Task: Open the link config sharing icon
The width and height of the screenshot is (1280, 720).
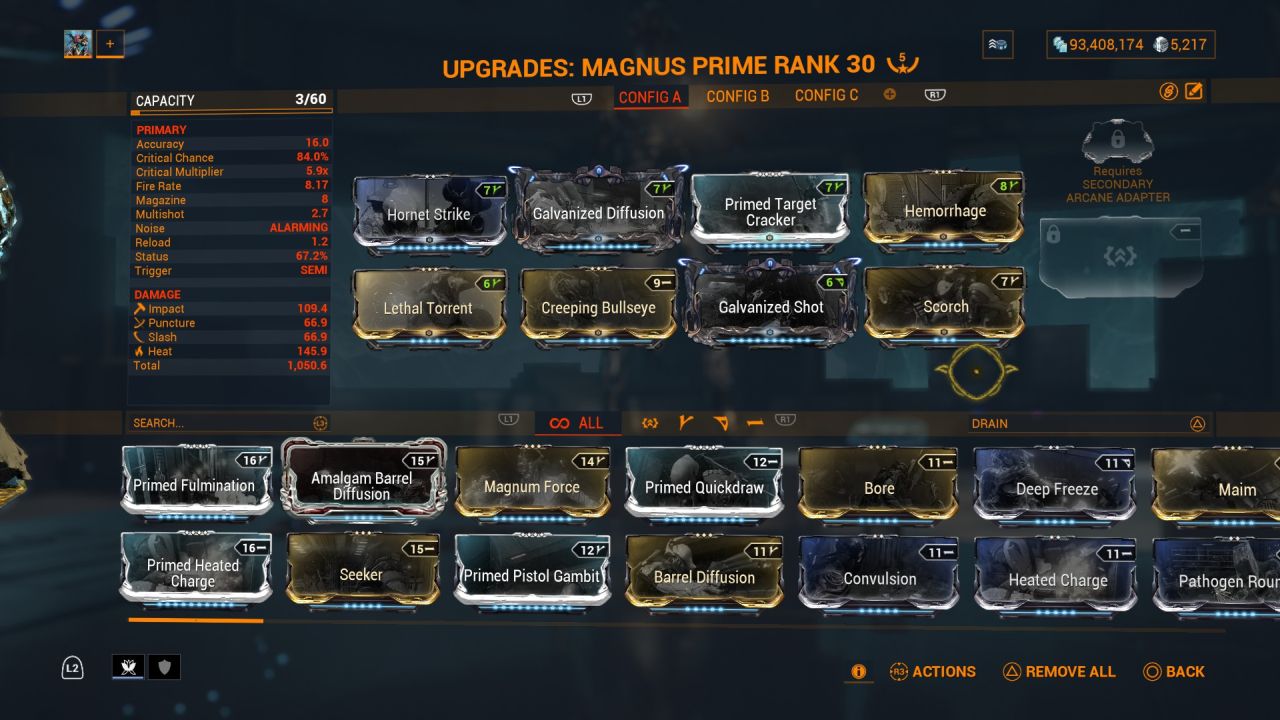Action: point(1168,90)
